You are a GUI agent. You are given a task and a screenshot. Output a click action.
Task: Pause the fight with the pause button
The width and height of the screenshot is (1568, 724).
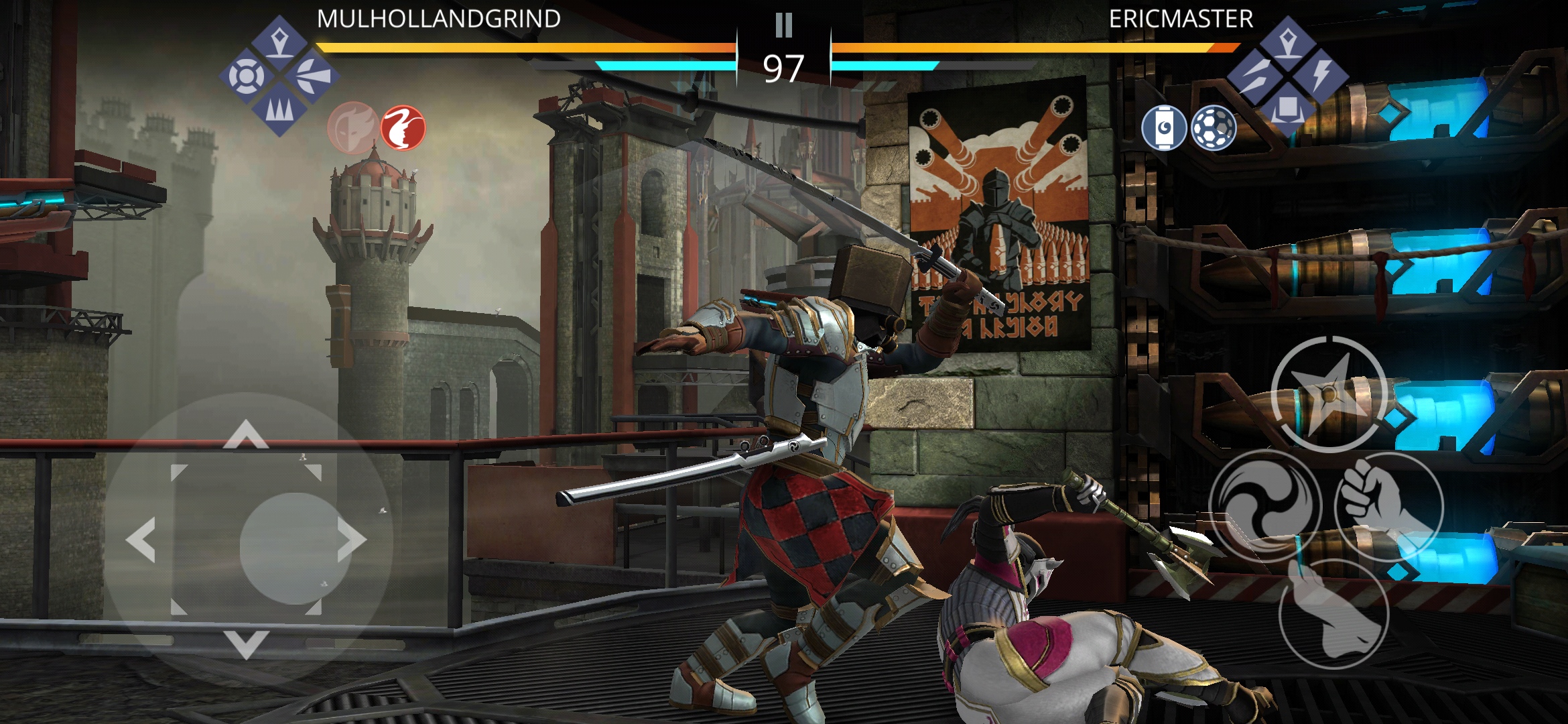click(x=783, y=25)
